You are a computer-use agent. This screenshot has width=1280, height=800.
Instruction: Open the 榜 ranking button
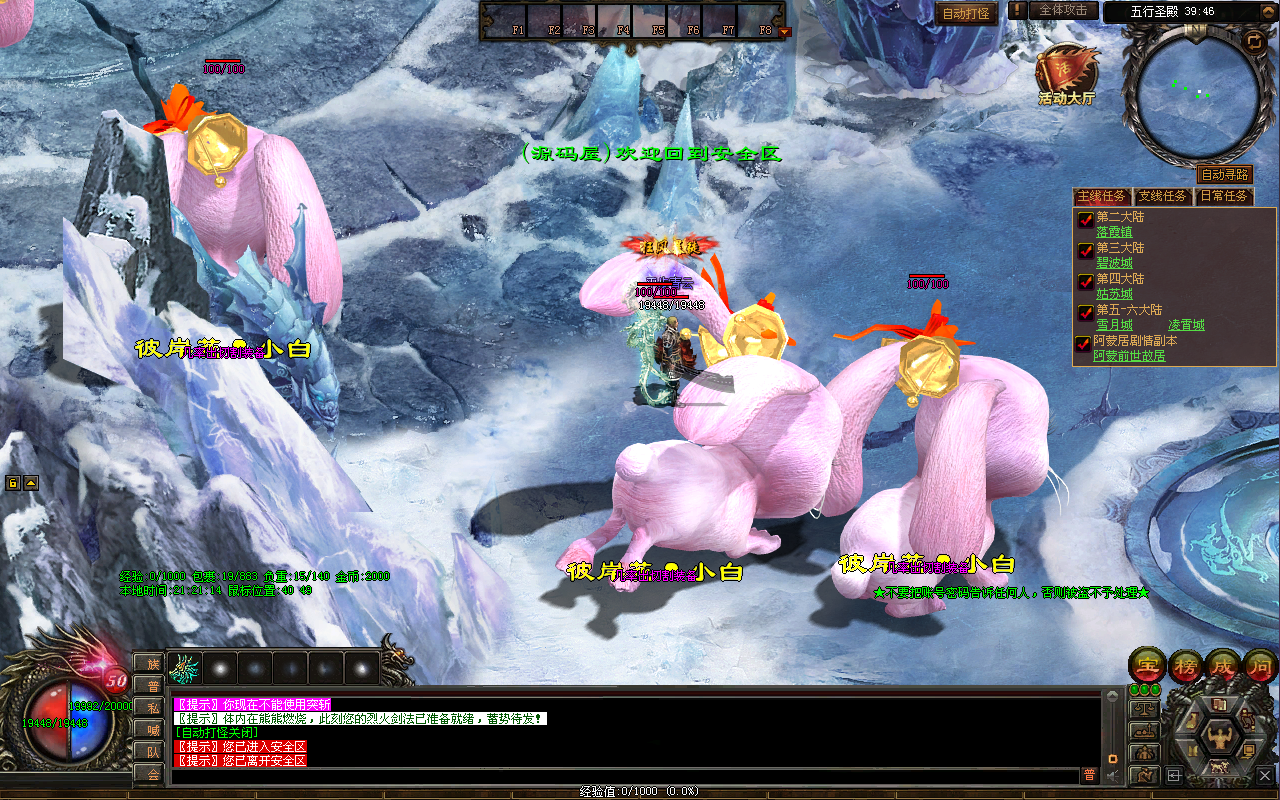pos(1186,664)
